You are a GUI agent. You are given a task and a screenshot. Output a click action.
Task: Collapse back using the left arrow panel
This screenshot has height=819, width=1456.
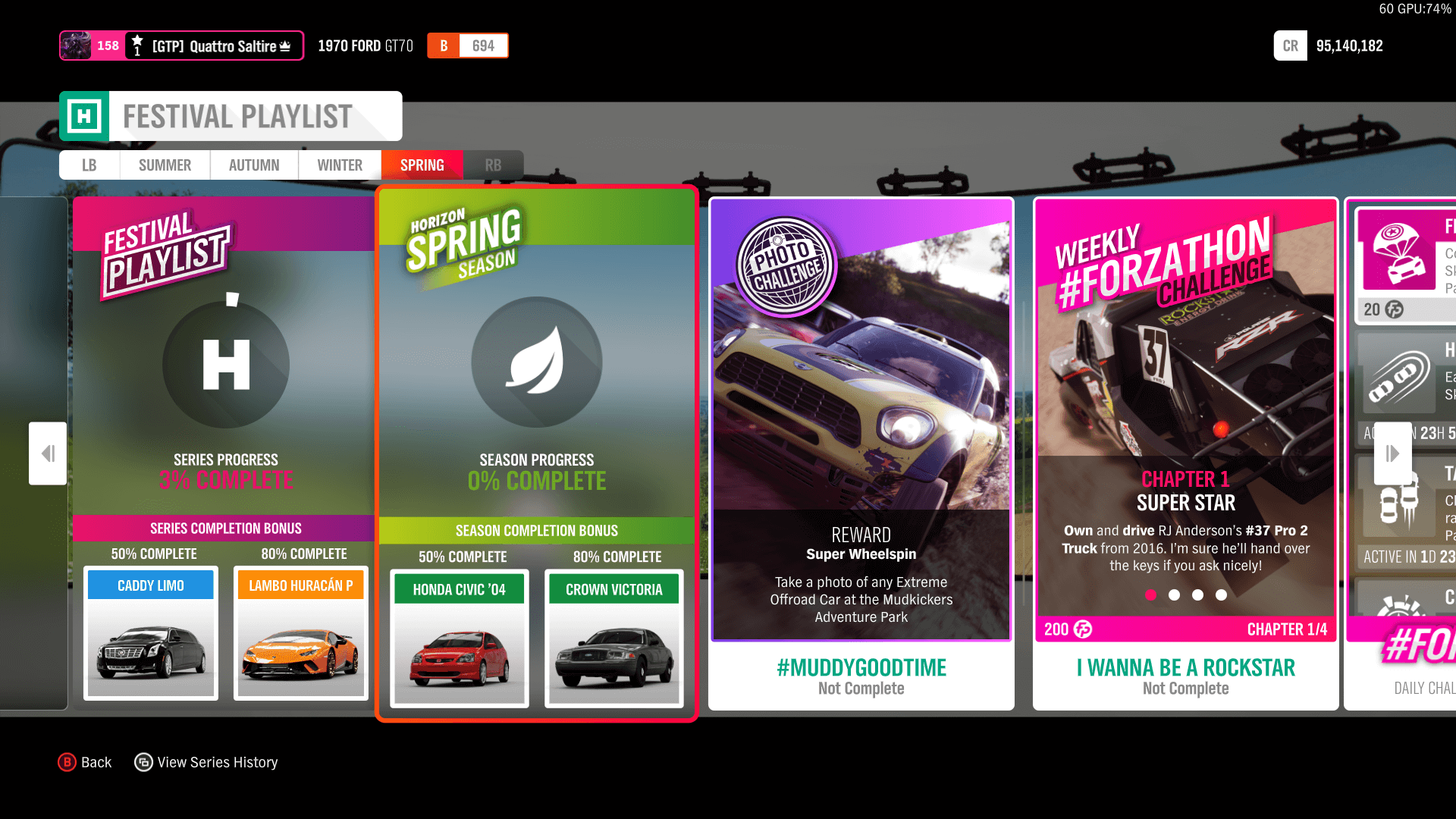[x=47, y=453]
